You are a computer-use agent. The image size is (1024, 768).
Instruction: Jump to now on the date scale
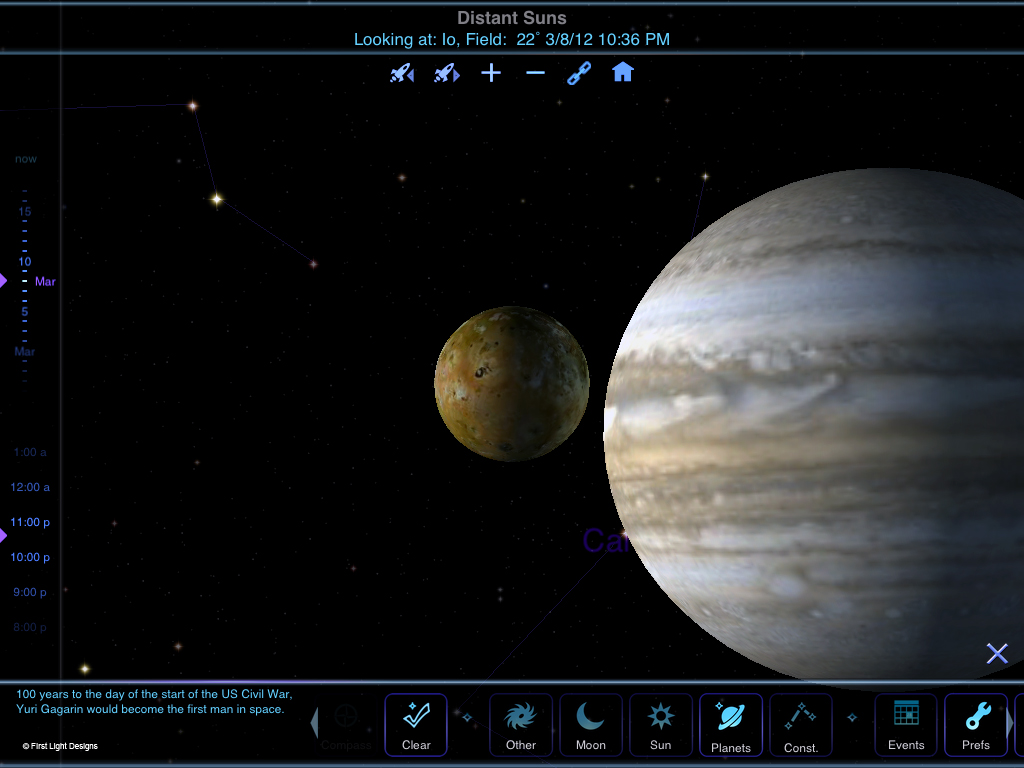pyautogui.click(x=26, y=159)
